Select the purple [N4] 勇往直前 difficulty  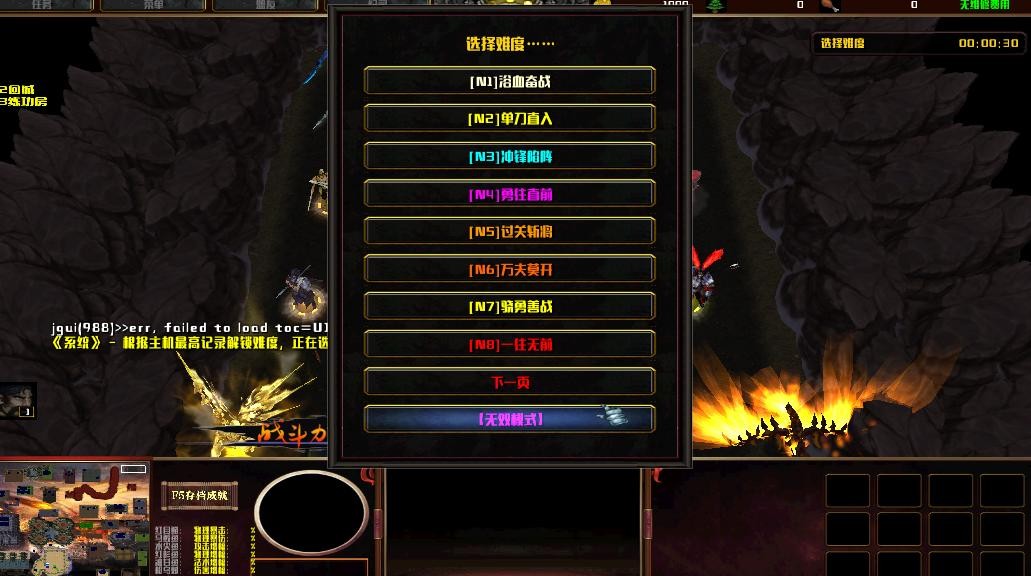click(x=509, y=194)
